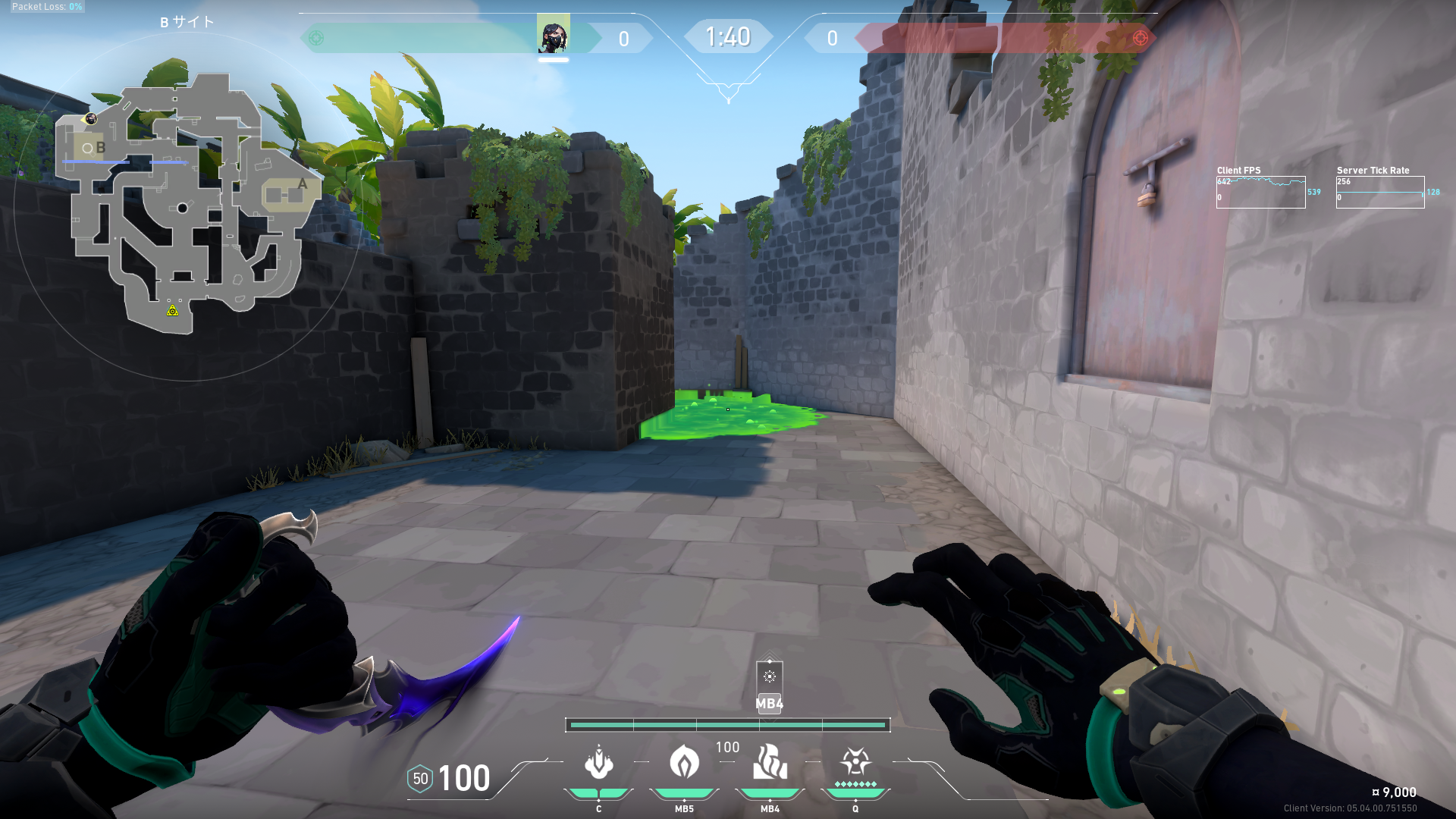Click the red enemy team emblem

pos(1140,38)
